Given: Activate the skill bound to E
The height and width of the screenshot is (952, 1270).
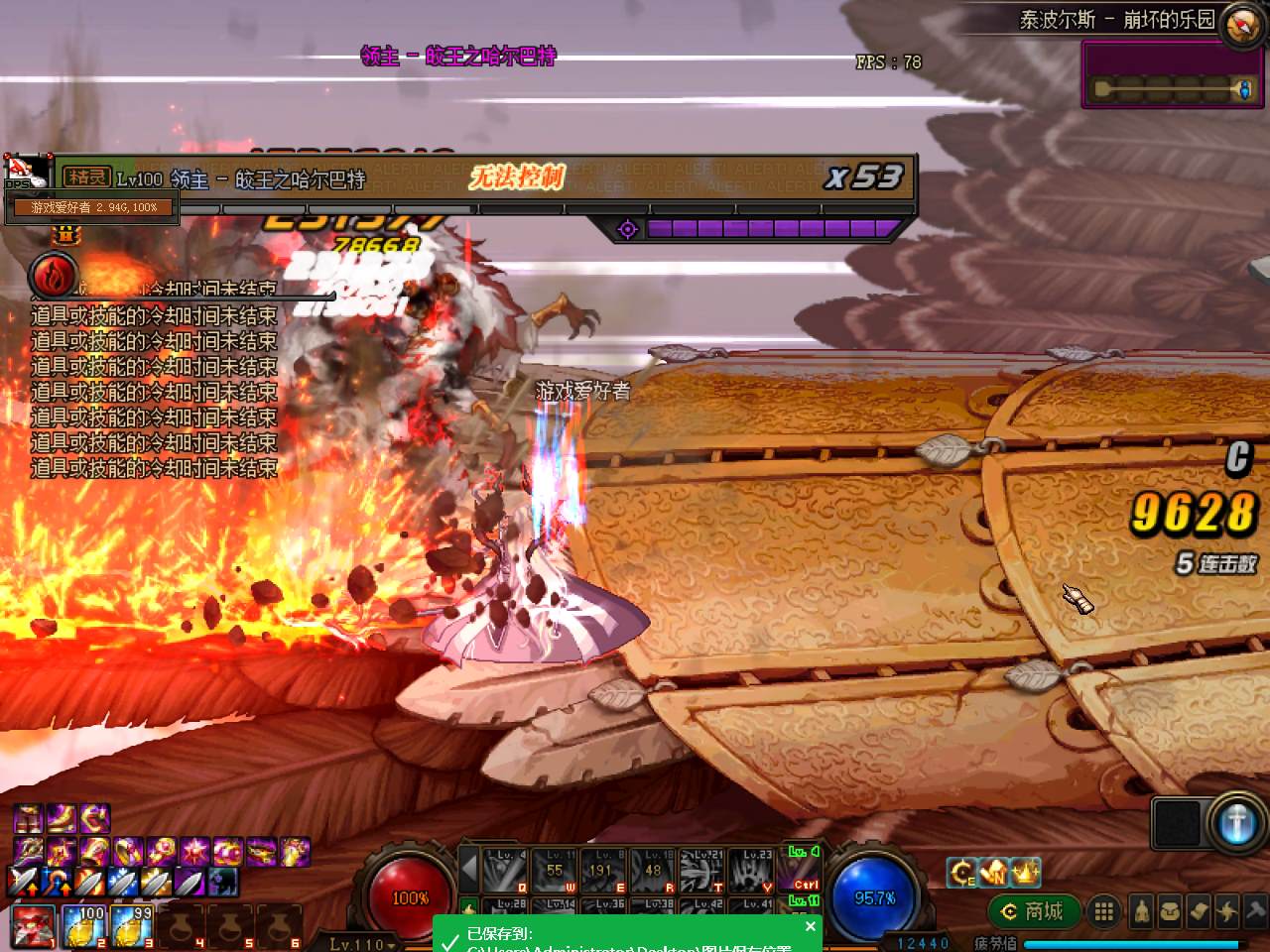Looking at the screenshot, I should click(603, 870).
